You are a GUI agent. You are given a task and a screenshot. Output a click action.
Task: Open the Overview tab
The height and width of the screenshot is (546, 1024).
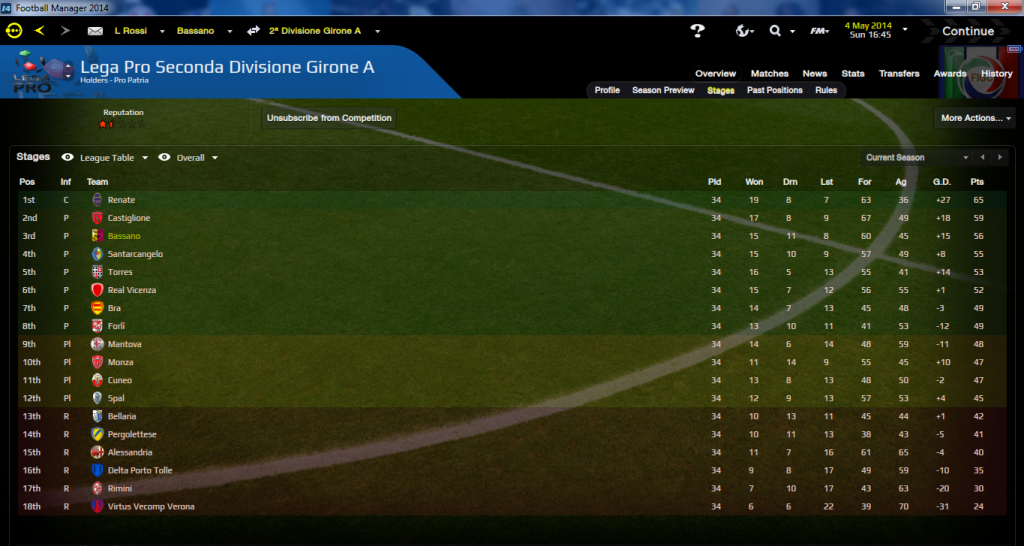[x=715, y=74]
